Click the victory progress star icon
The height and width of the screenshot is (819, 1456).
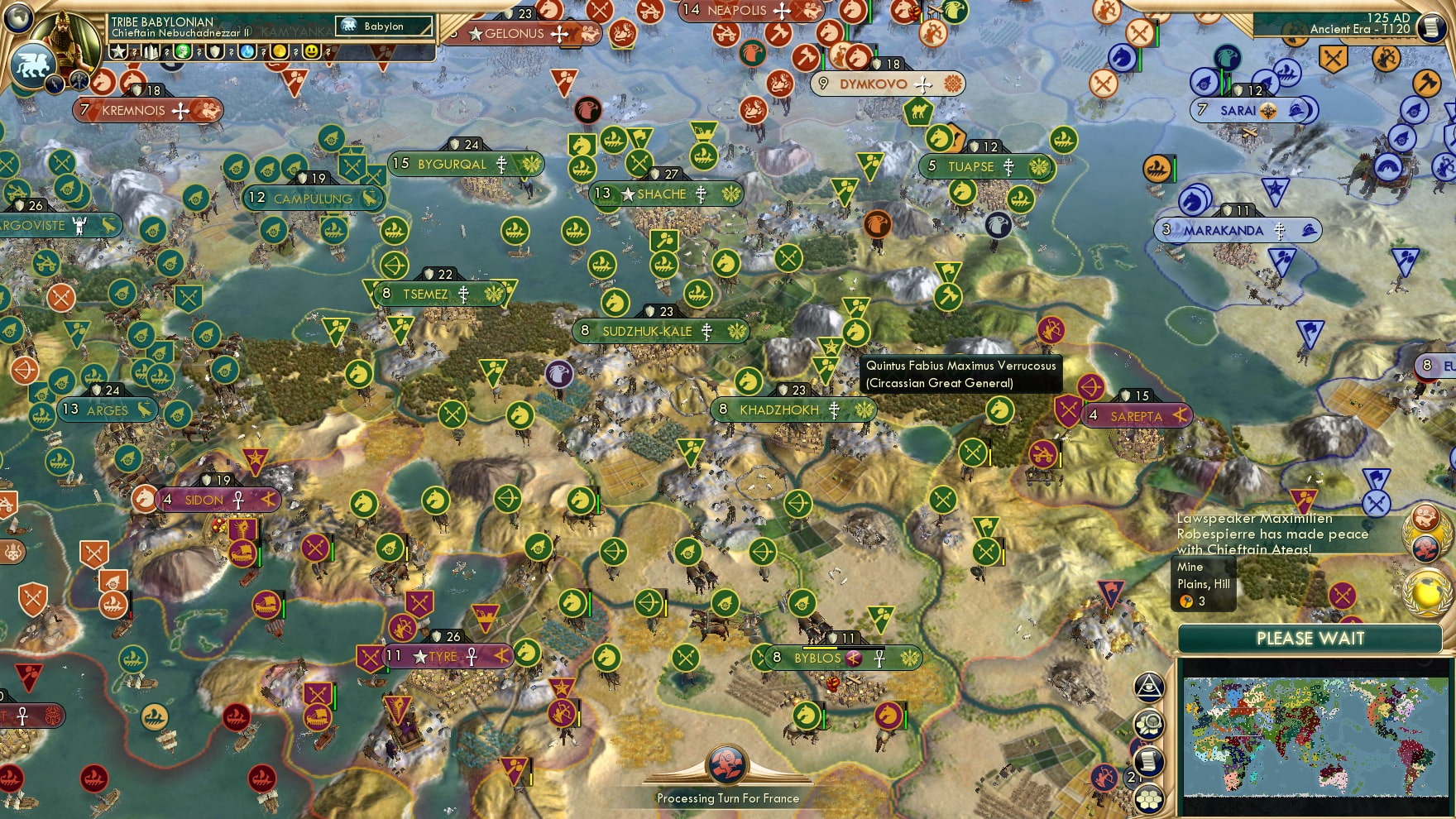click(120, 53)
